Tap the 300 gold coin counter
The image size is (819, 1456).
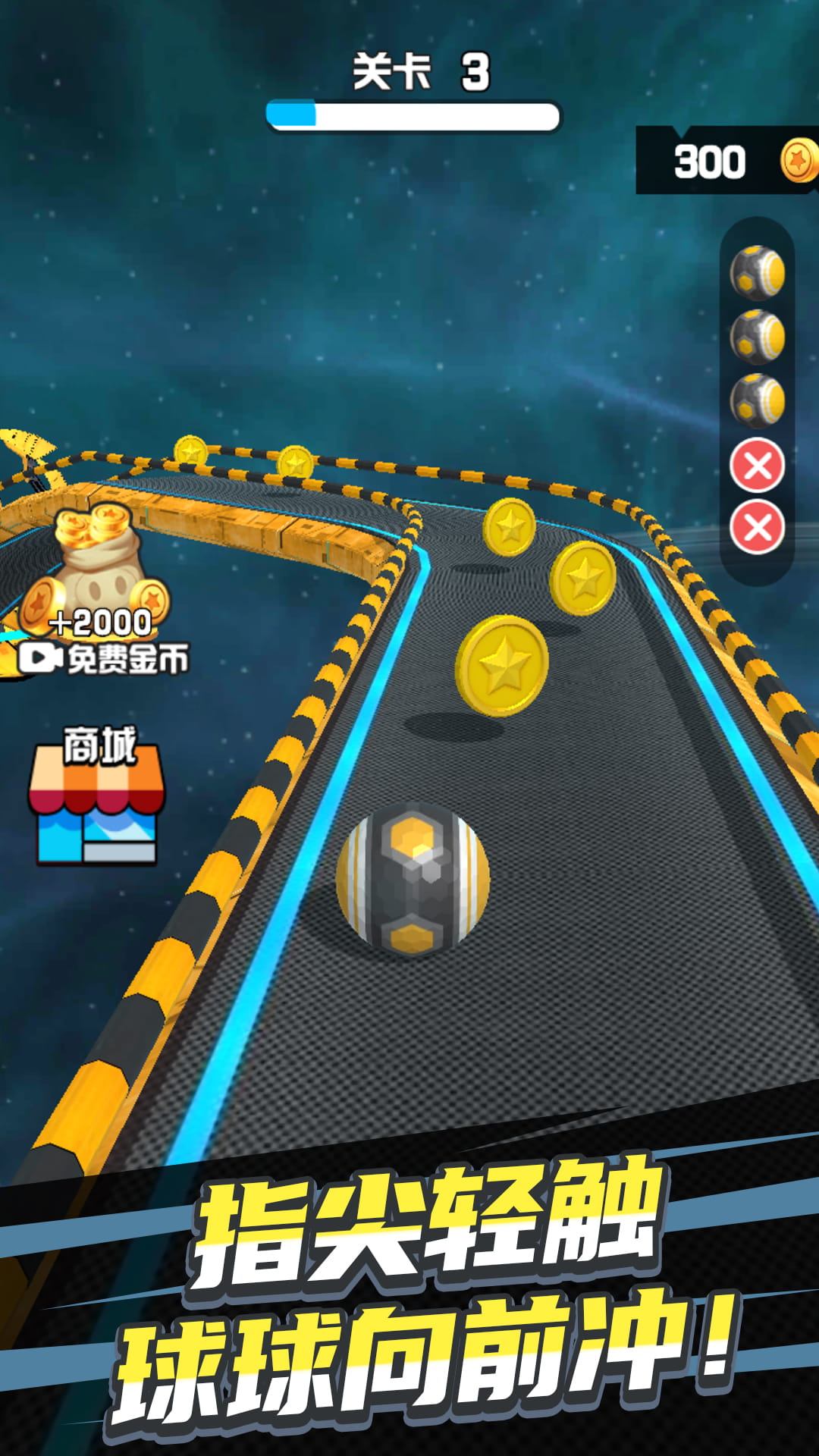coord(726,161)
